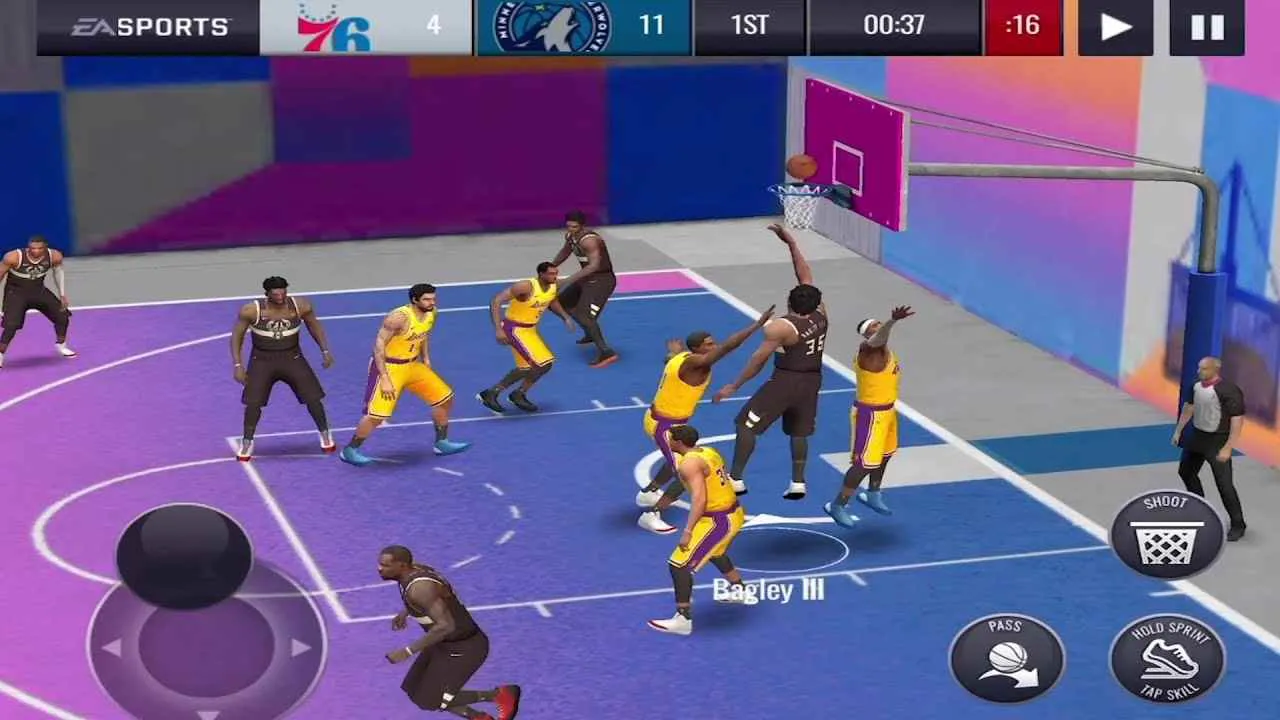Tap the red shot clock showing :16
Viewport: 1280px width, 720px height.
pos(1023,26)
